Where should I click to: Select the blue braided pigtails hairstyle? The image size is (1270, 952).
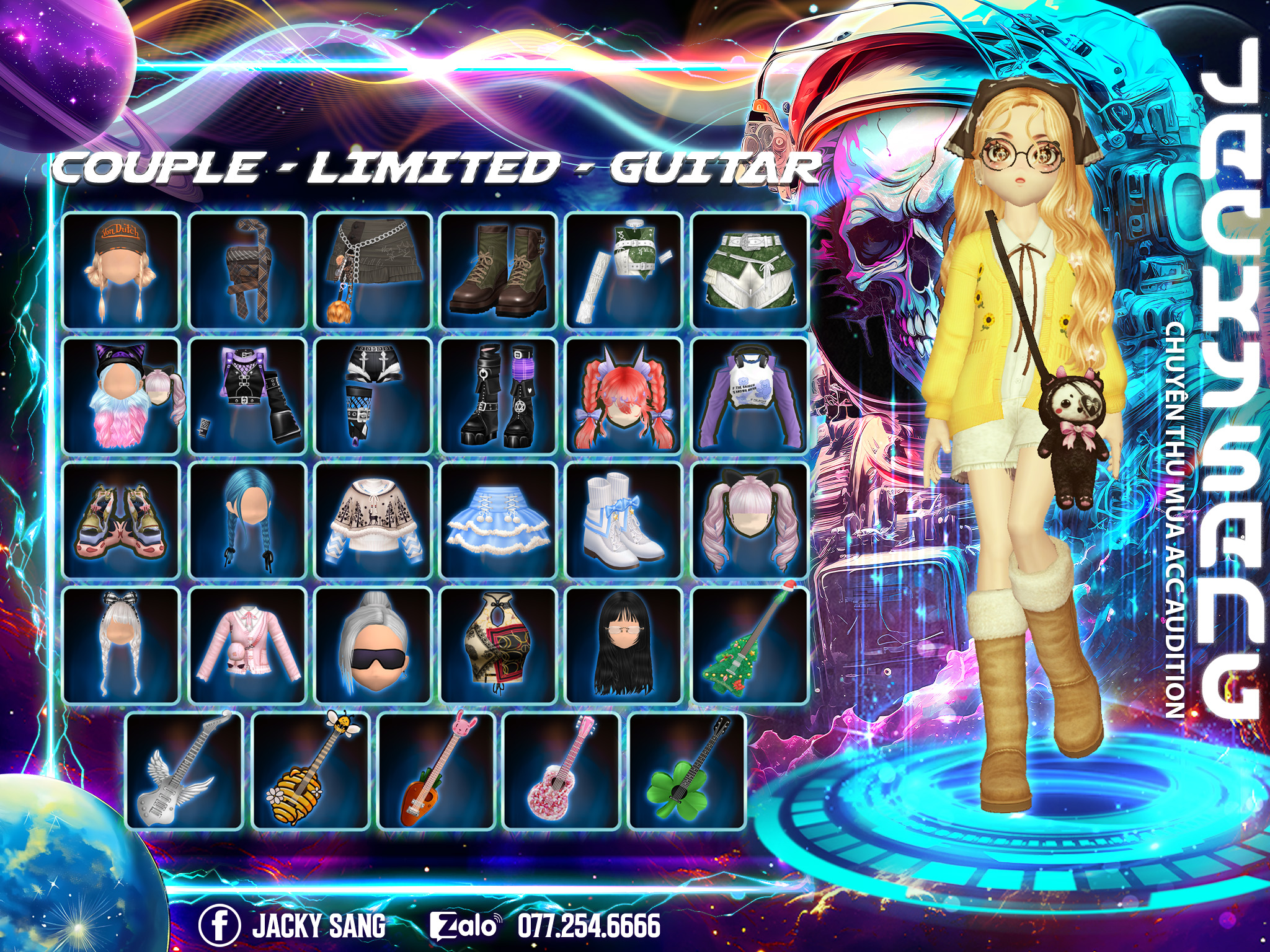pyautogui.click(x=247, y=521)
